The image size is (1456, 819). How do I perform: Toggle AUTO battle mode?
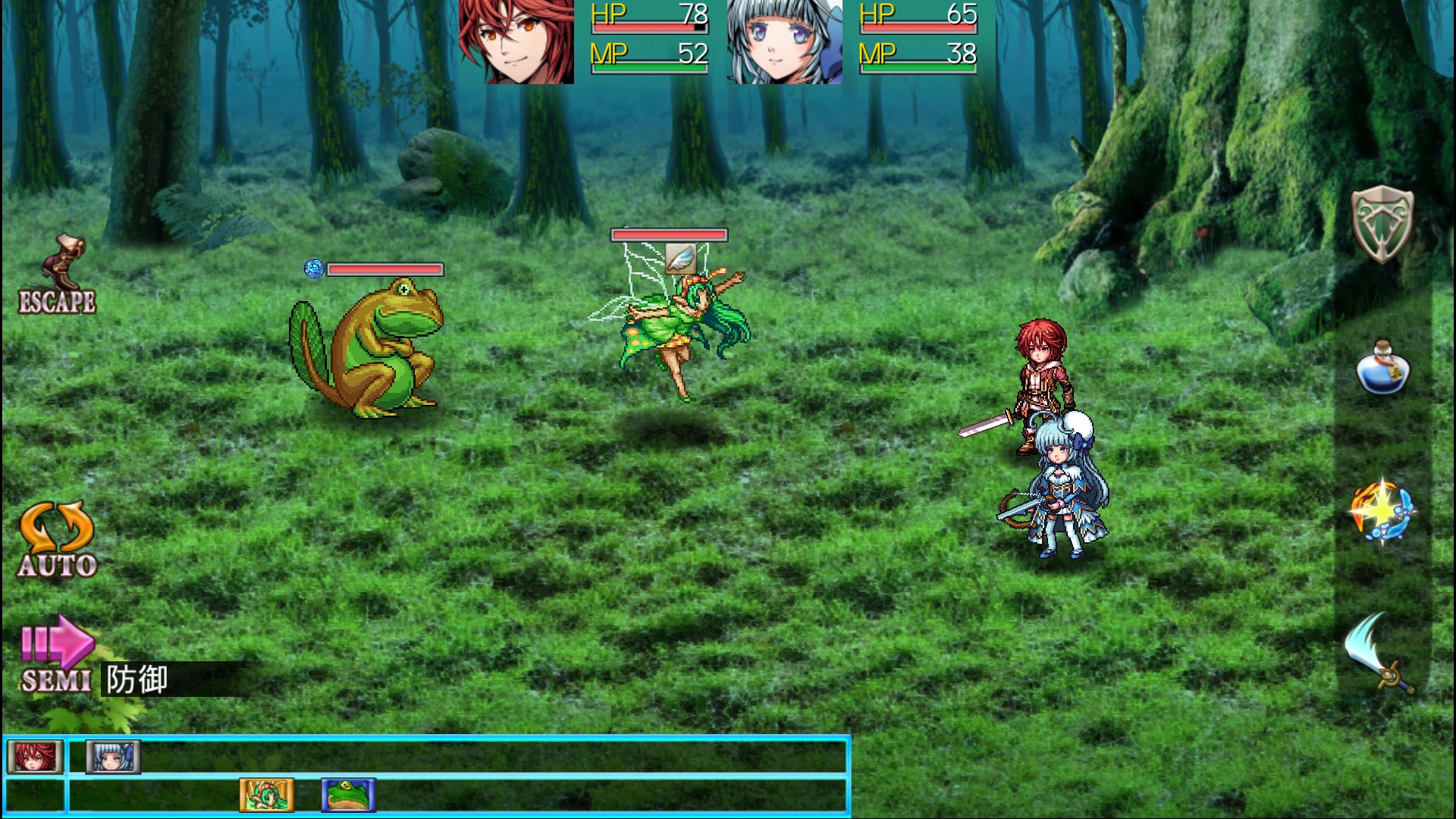(x=58, y=540)
